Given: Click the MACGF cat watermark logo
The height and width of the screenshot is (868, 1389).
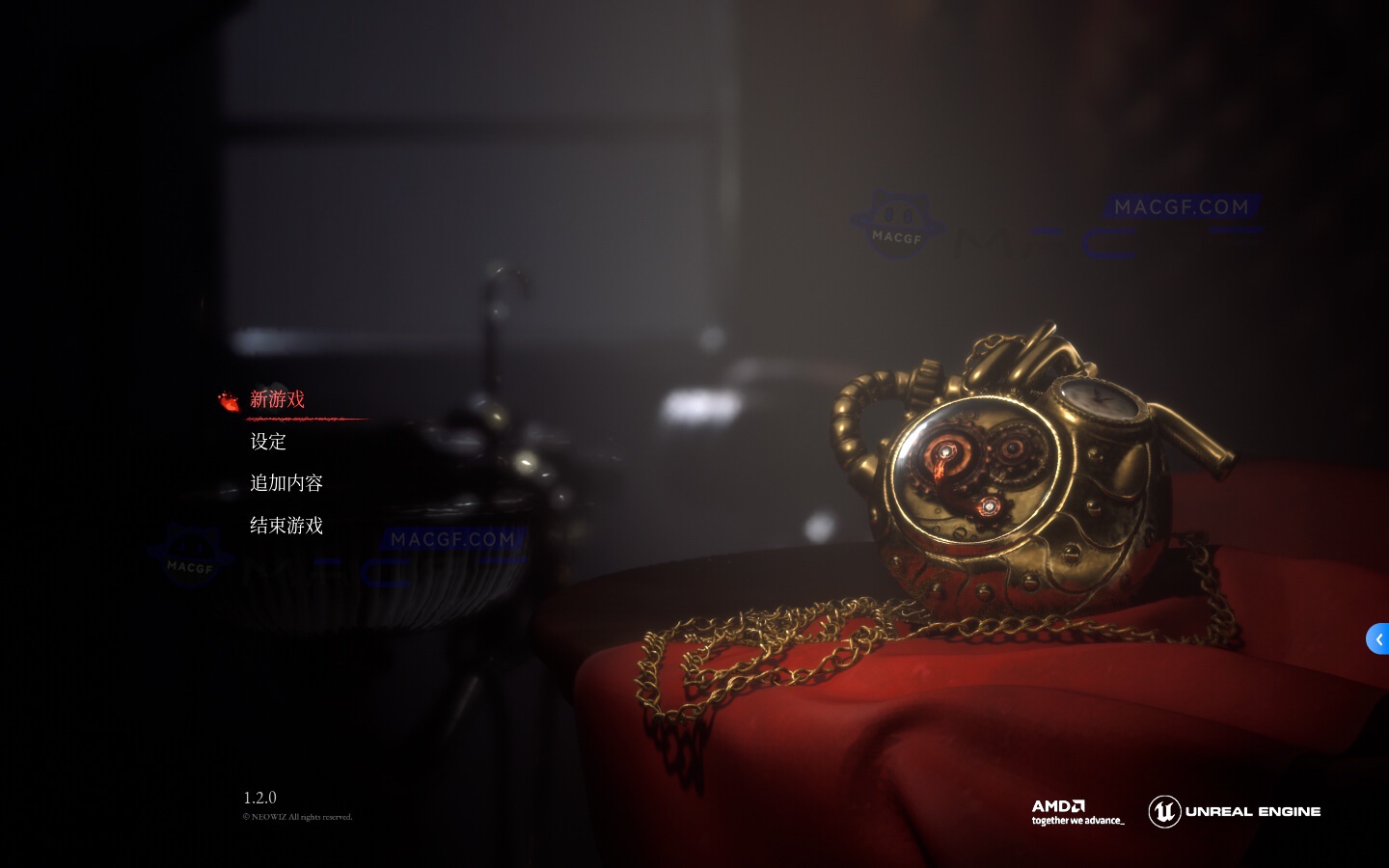Looking at the screenshot, I should [x=898, y=220].
